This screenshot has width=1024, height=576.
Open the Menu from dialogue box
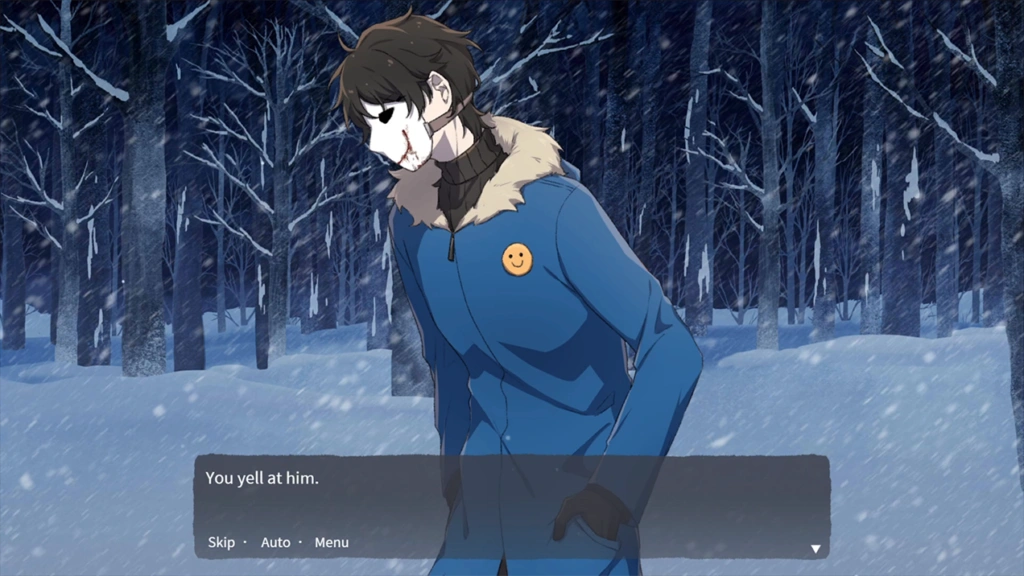pos(332,542)
